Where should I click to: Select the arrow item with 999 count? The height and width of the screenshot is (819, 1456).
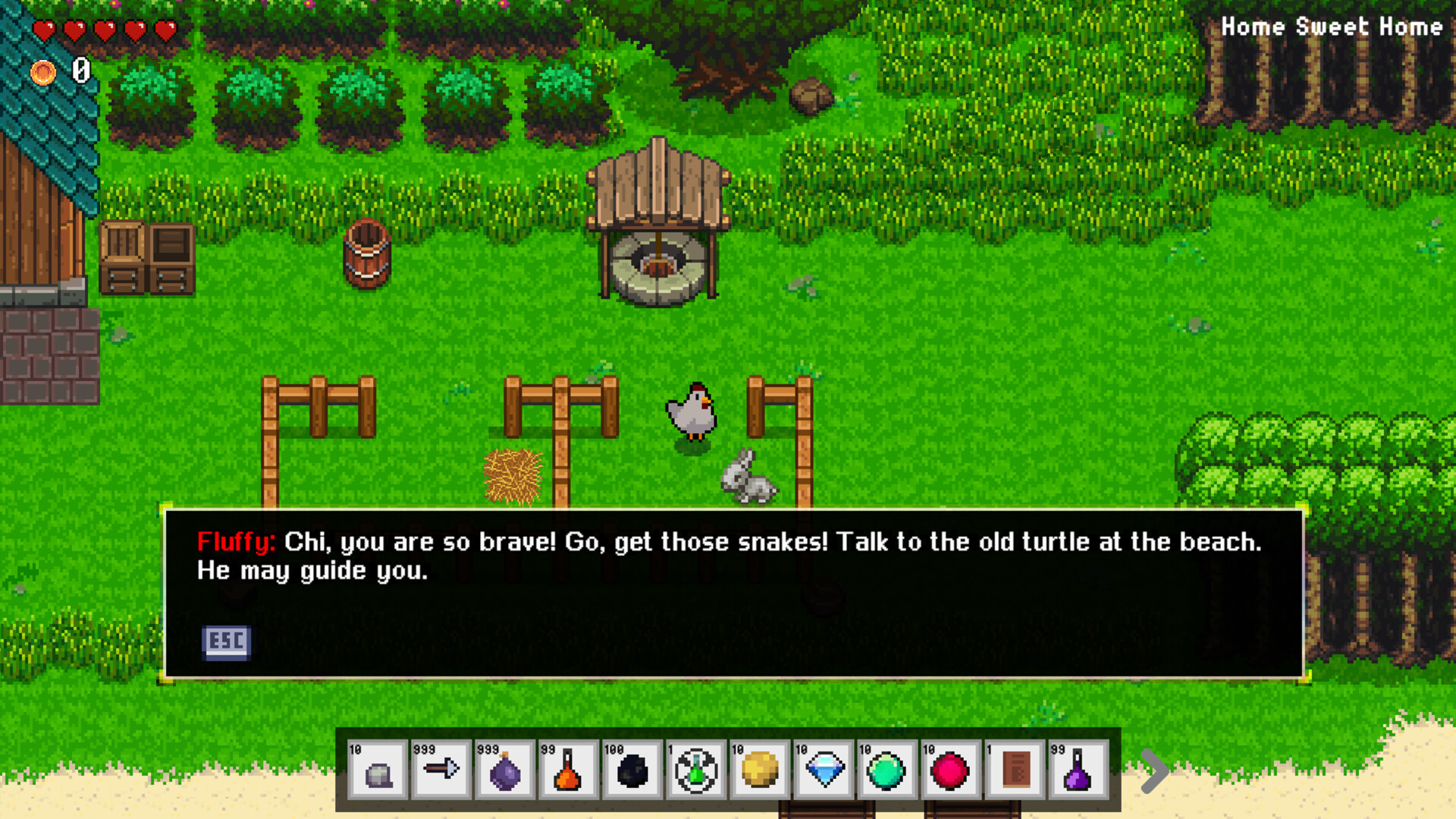pyautogui.click(x=441, y=771)
